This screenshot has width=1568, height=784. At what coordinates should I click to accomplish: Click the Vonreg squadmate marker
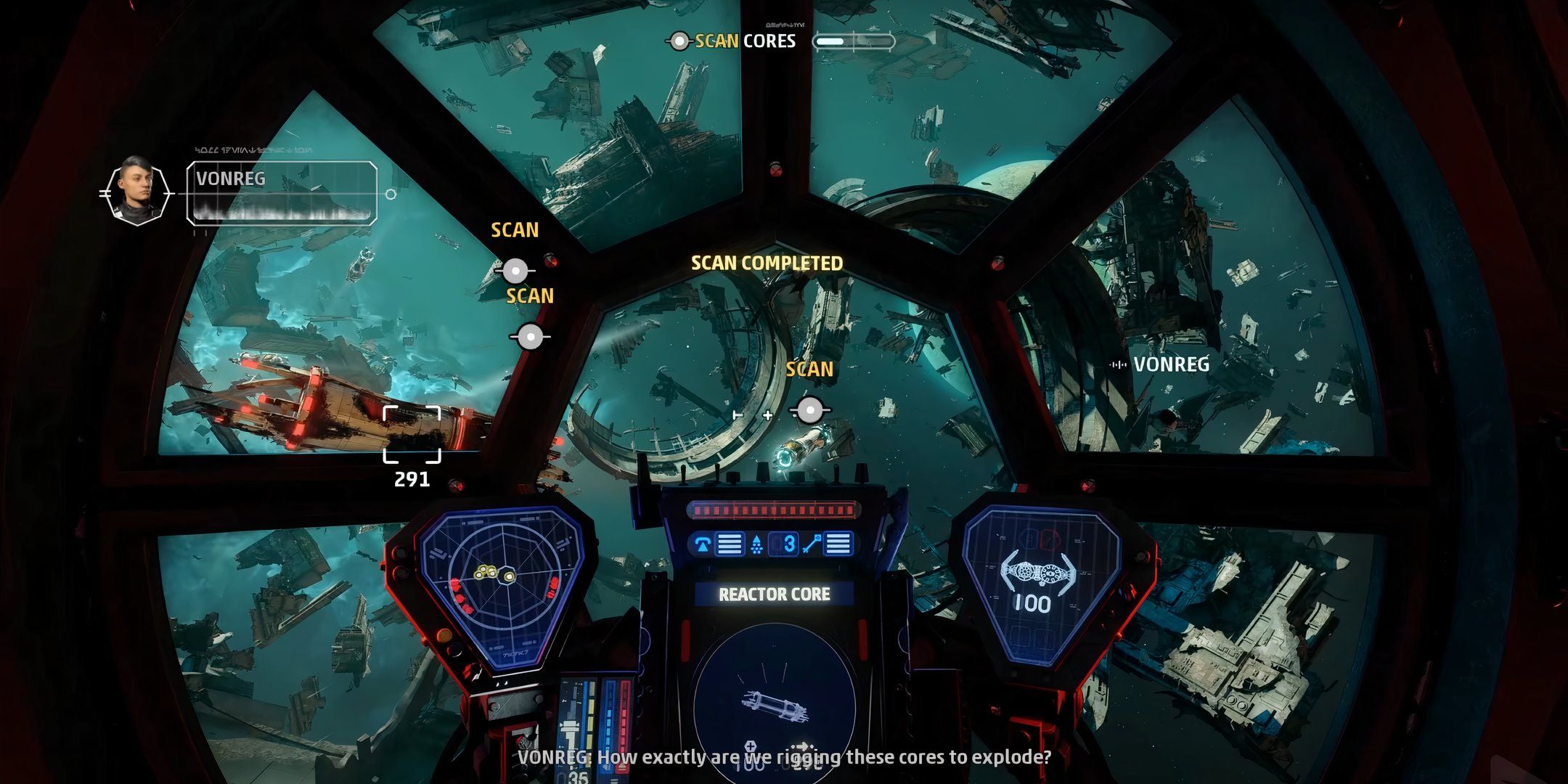[1161, 364]
